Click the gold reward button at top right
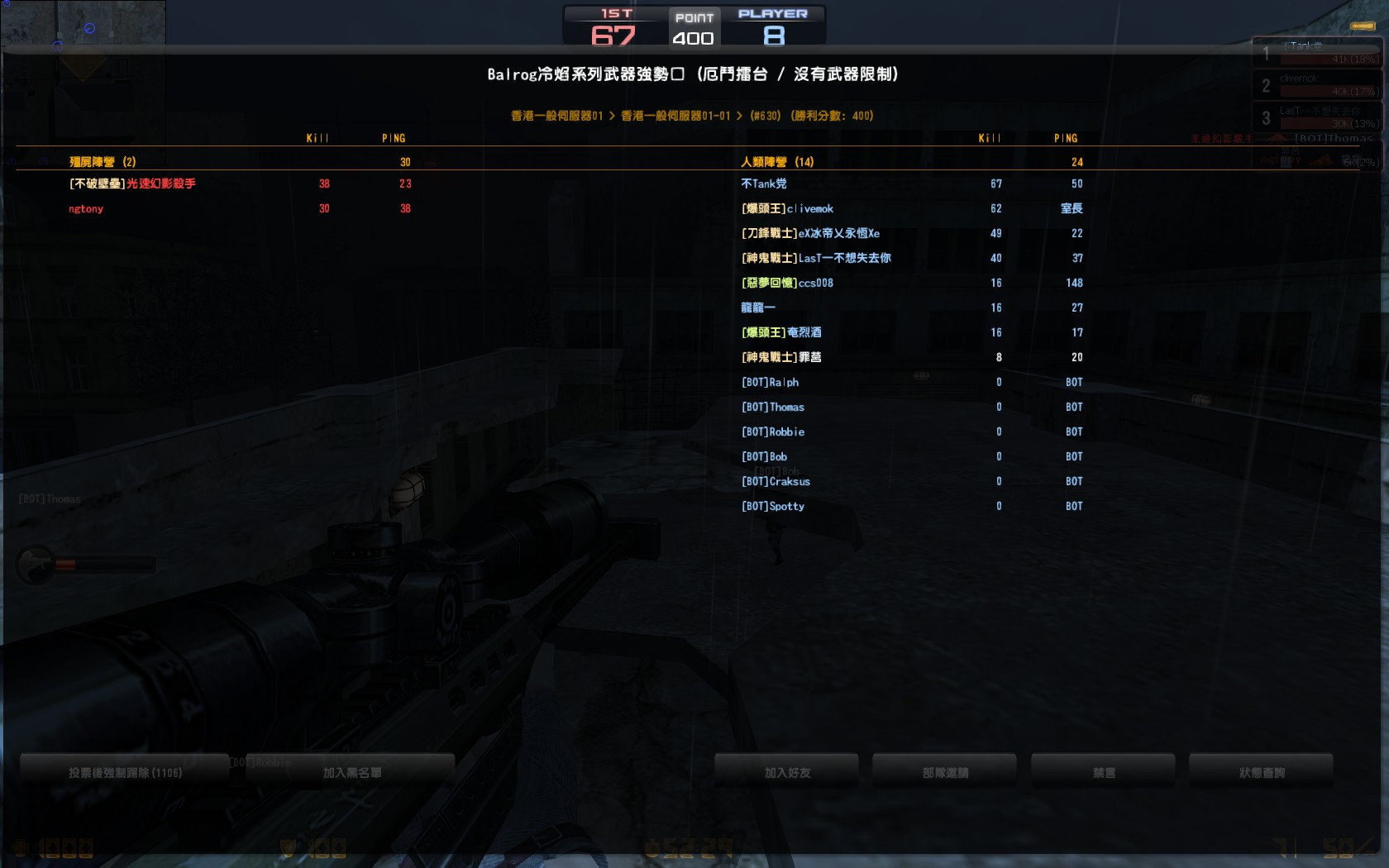The height and width of the screenshot is (868, 1389). click(1362, 26)
